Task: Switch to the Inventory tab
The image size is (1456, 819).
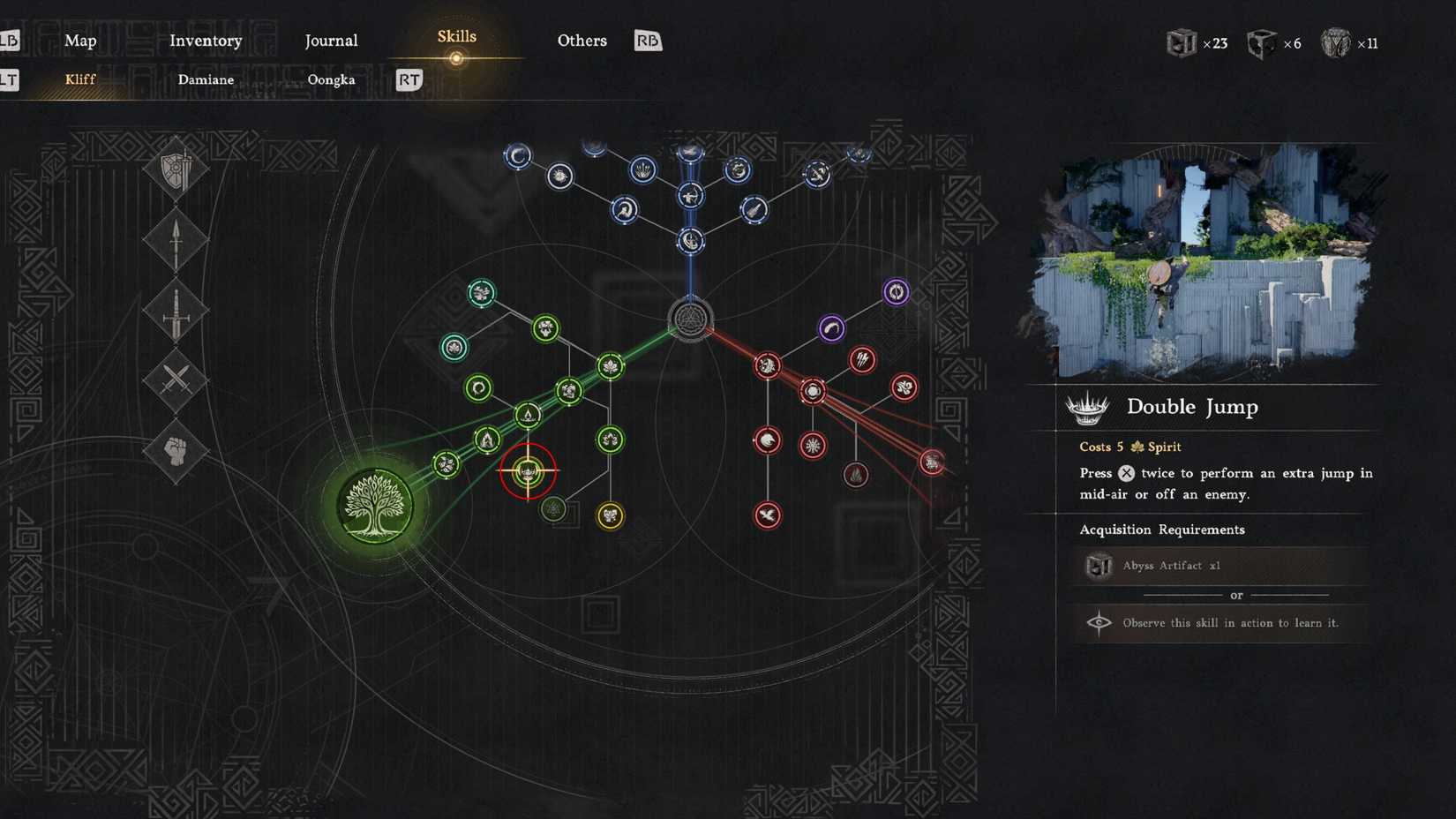Action: (206, 40)
